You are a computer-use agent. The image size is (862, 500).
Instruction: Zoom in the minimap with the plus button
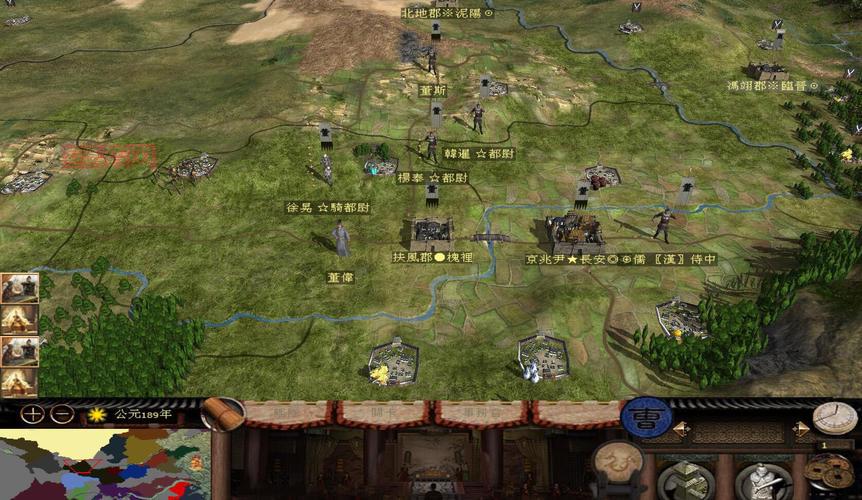click(x=33, y=413)
